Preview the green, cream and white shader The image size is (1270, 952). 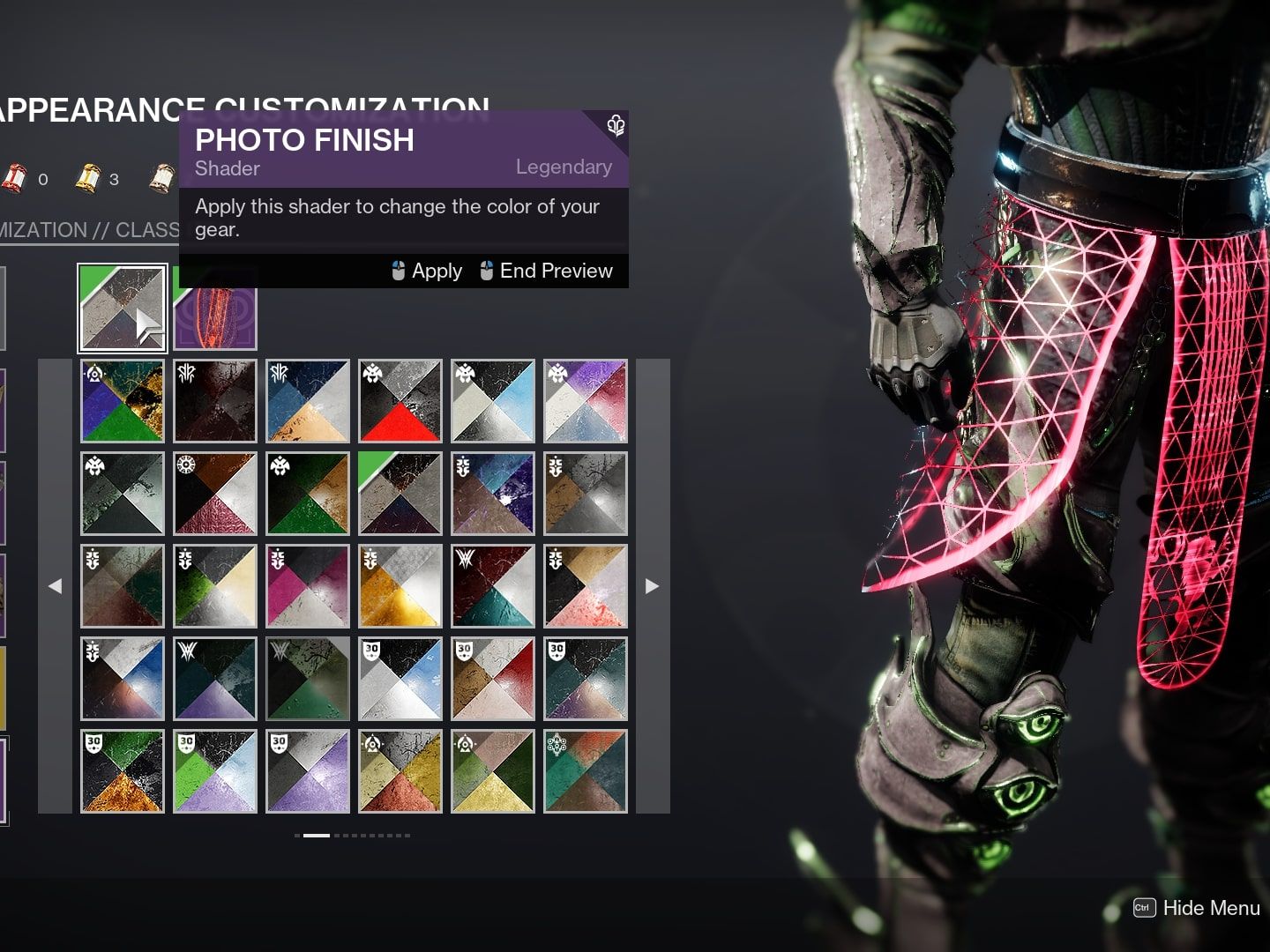215,586
